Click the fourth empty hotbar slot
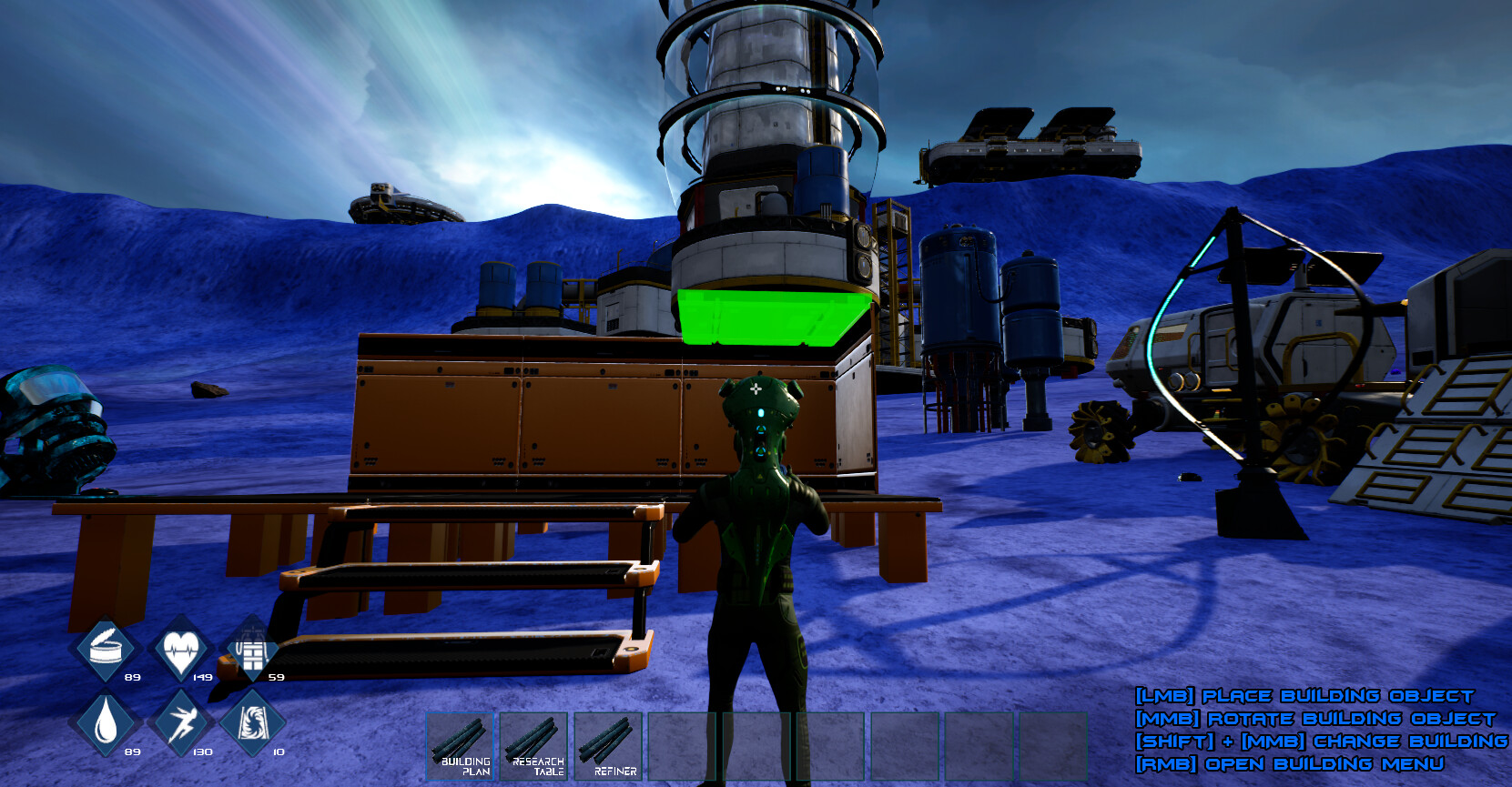Viewport: 1512px width, 787px height. (683, 746)
